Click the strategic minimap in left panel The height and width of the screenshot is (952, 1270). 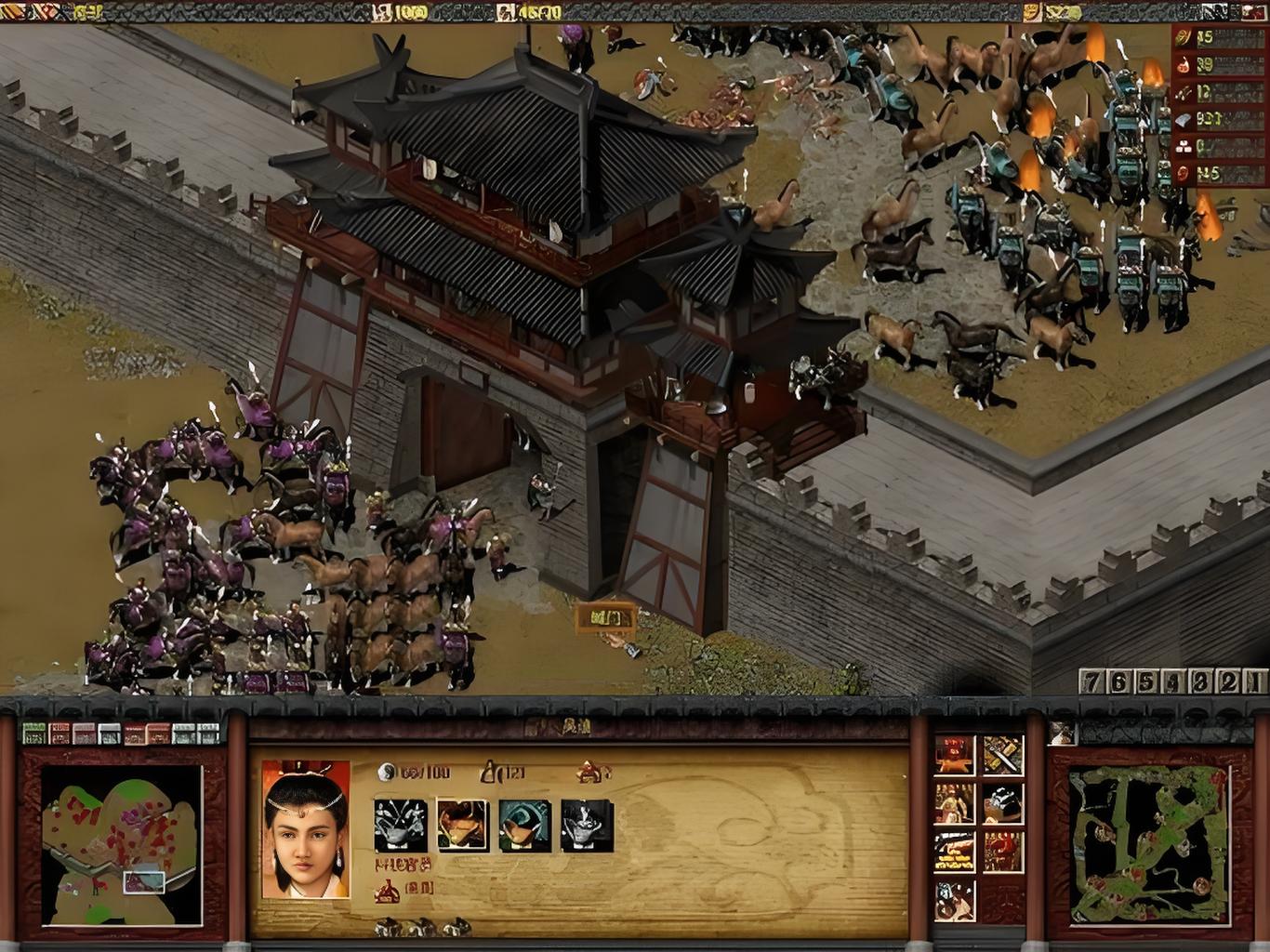121,846
